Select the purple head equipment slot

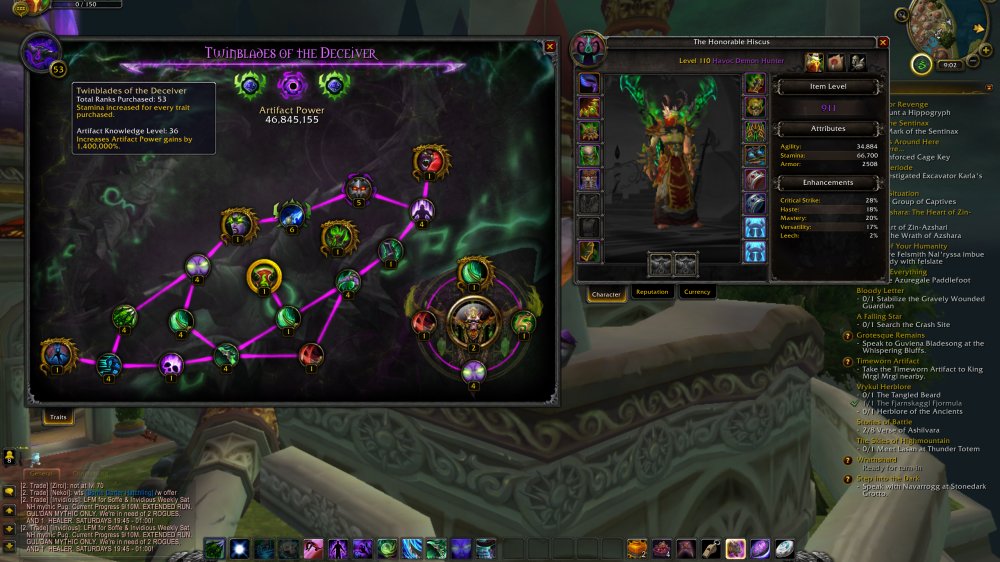(589, 83)
